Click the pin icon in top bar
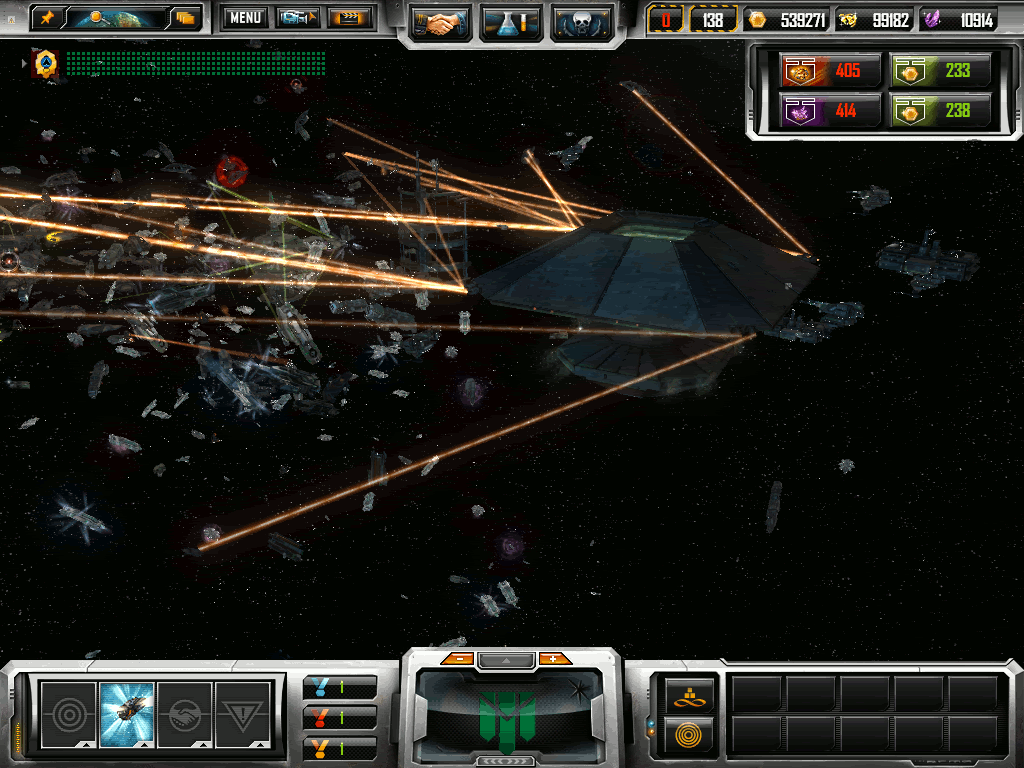 [x=47, y=18]
